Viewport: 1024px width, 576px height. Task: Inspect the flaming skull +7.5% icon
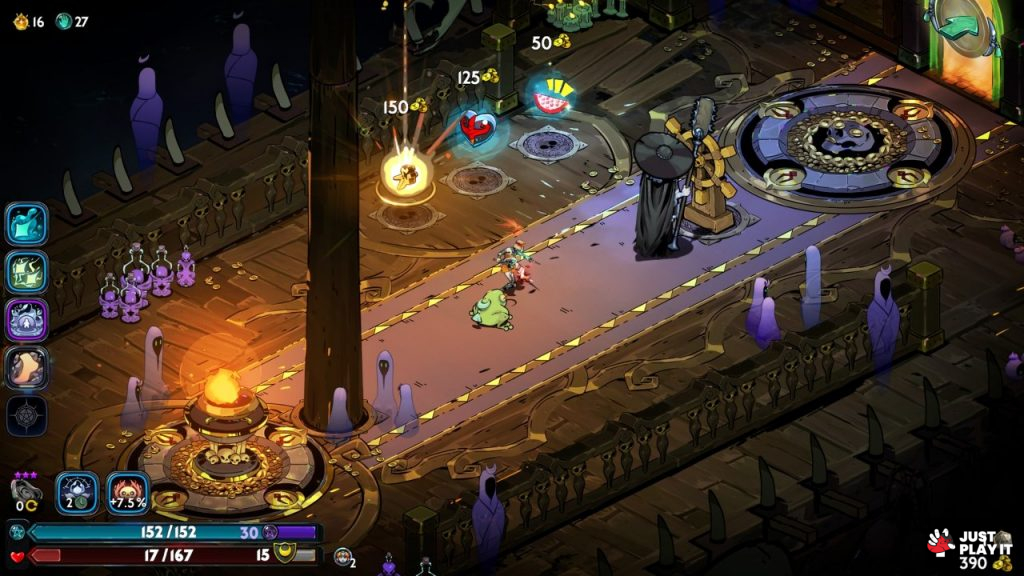128,492
